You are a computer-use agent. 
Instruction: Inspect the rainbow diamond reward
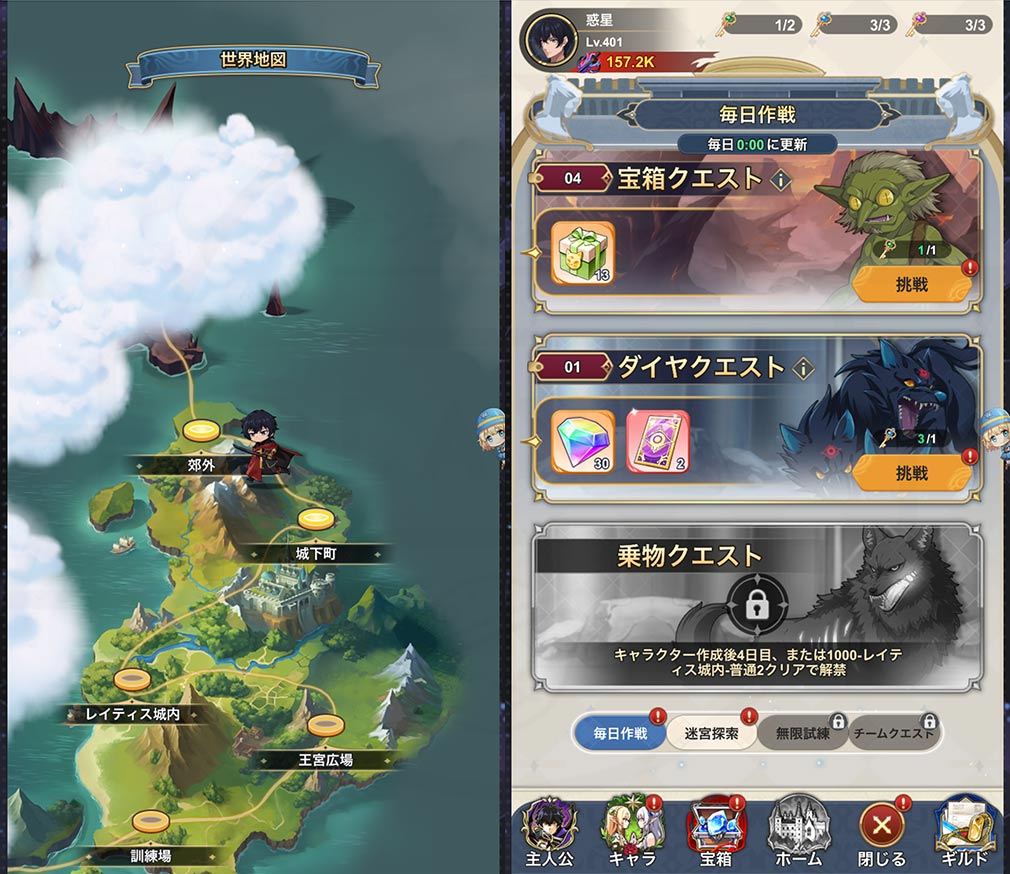583,441
